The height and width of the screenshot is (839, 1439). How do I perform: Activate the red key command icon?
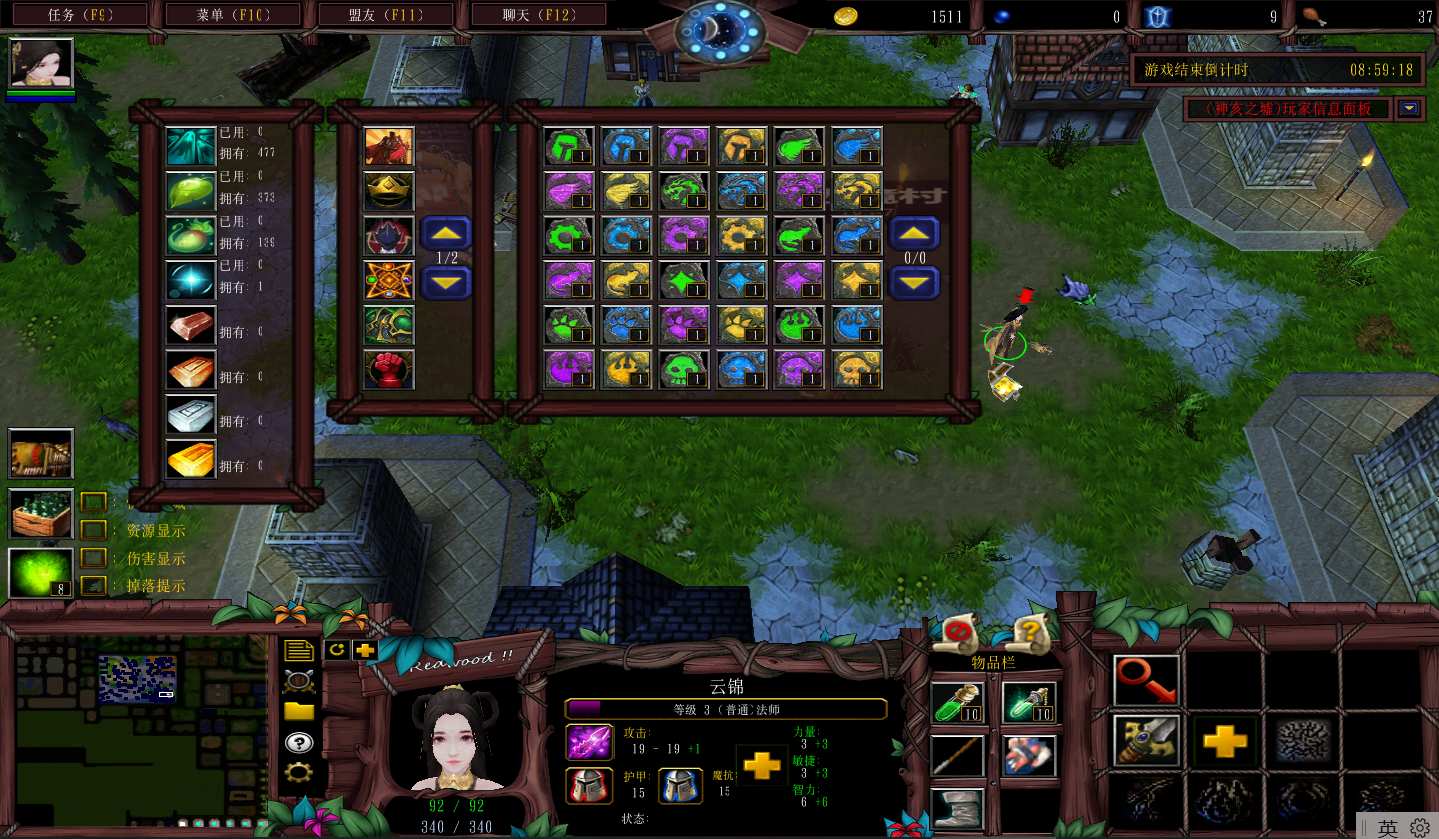[x=1147, y=681]
